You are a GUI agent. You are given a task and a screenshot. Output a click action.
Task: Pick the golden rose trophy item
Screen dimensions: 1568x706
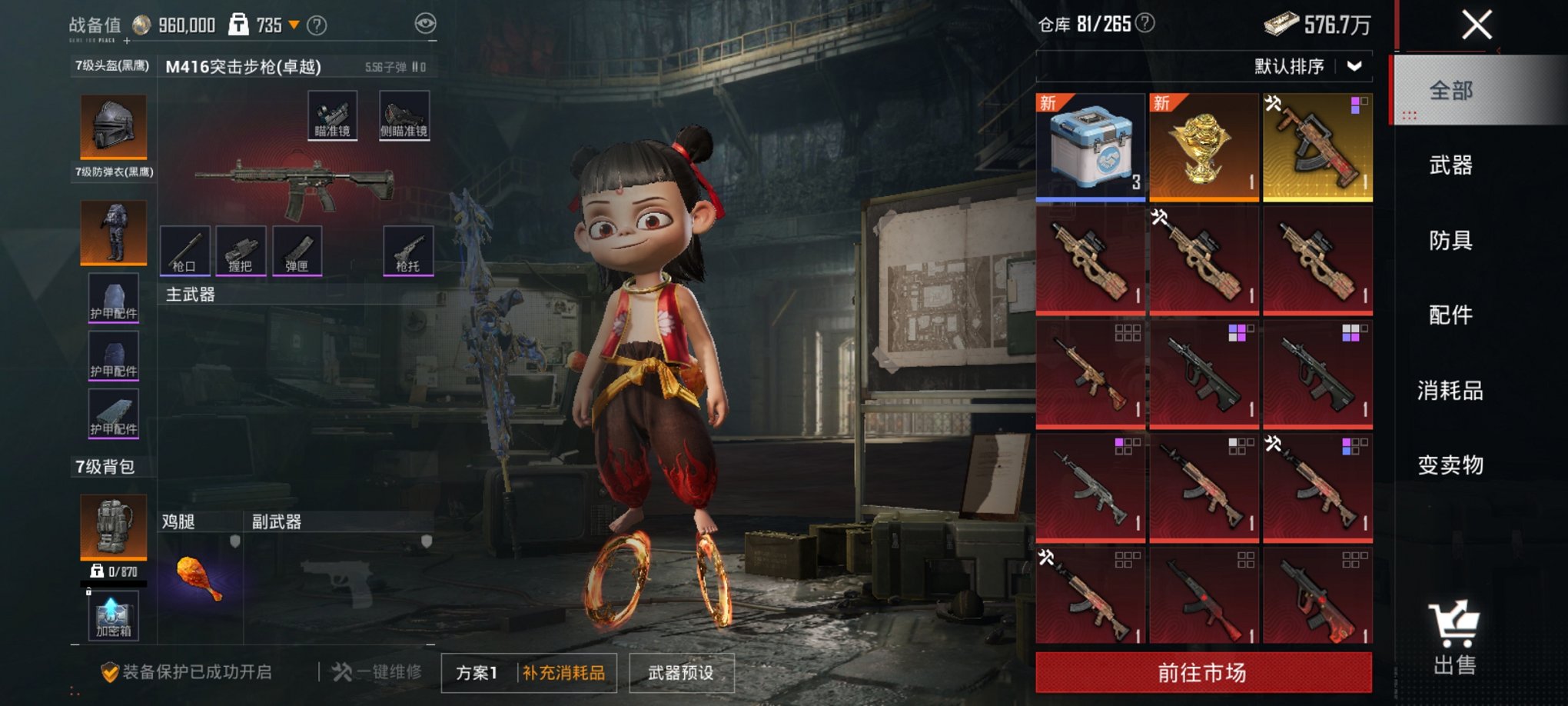[1203, 147]
